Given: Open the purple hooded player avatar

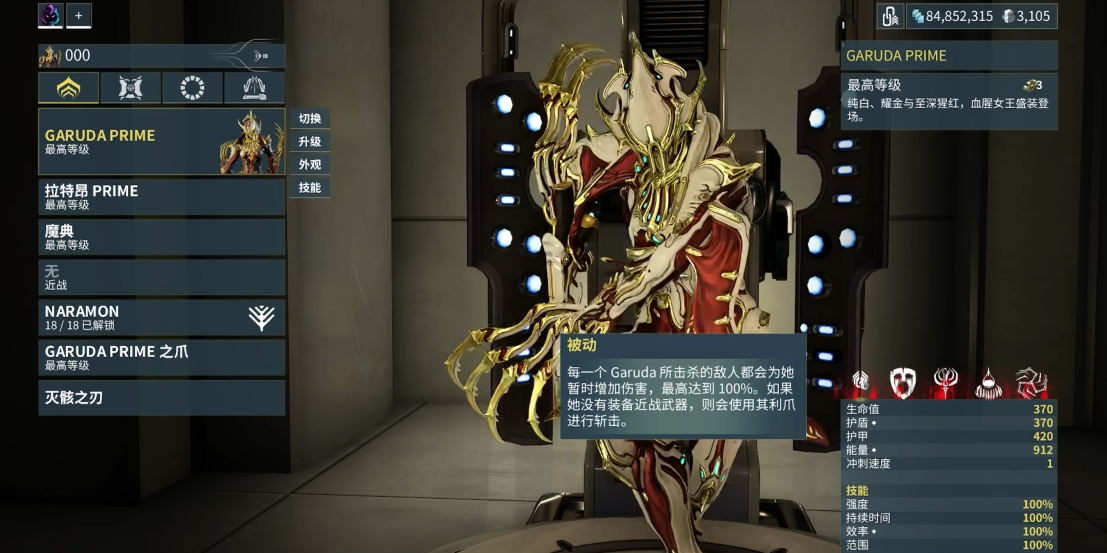Looking at the screenshot, I should tap(50, 15).
